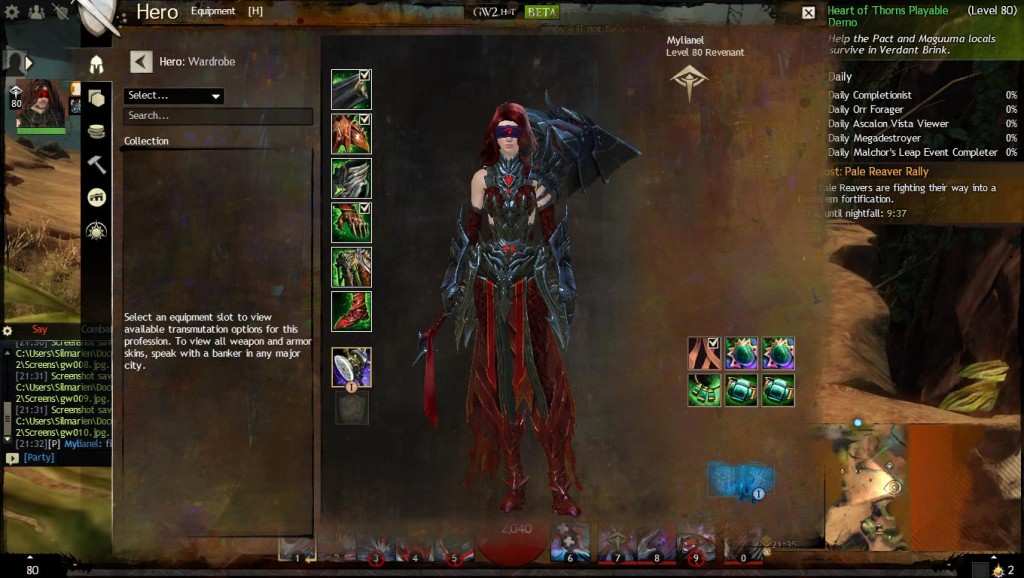Open the hammer crafting tab
The image size is (1024, 578).
97,164
